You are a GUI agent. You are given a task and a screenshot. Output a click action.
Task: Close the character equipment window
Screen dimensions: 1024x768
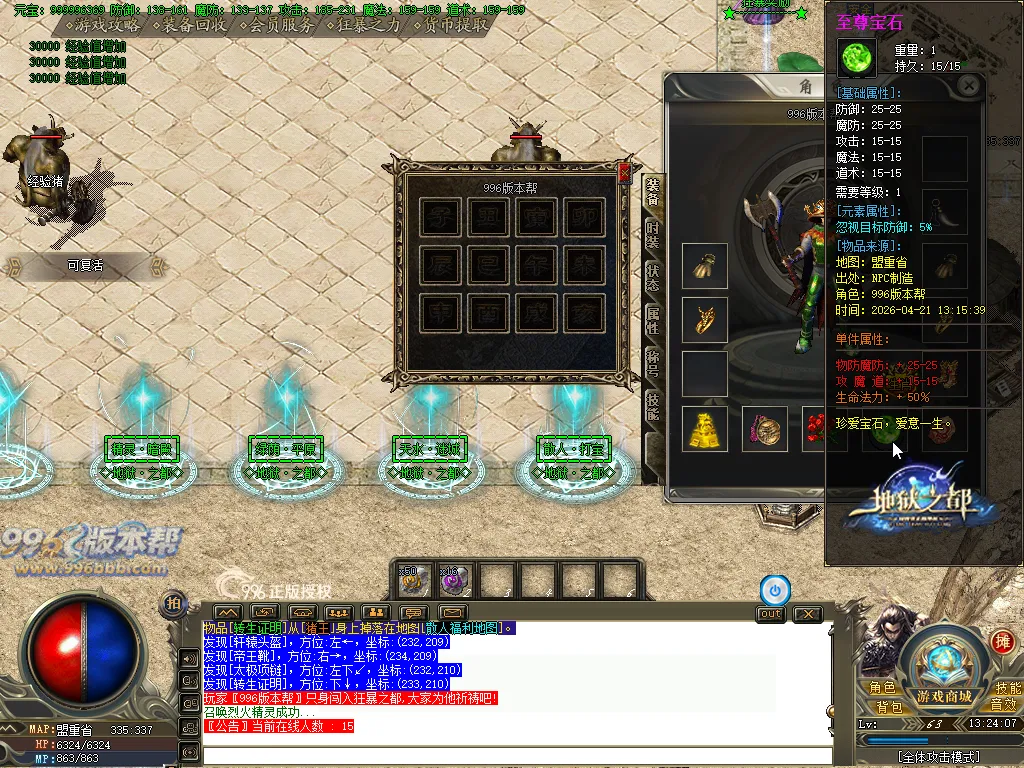tap(968, 86)
